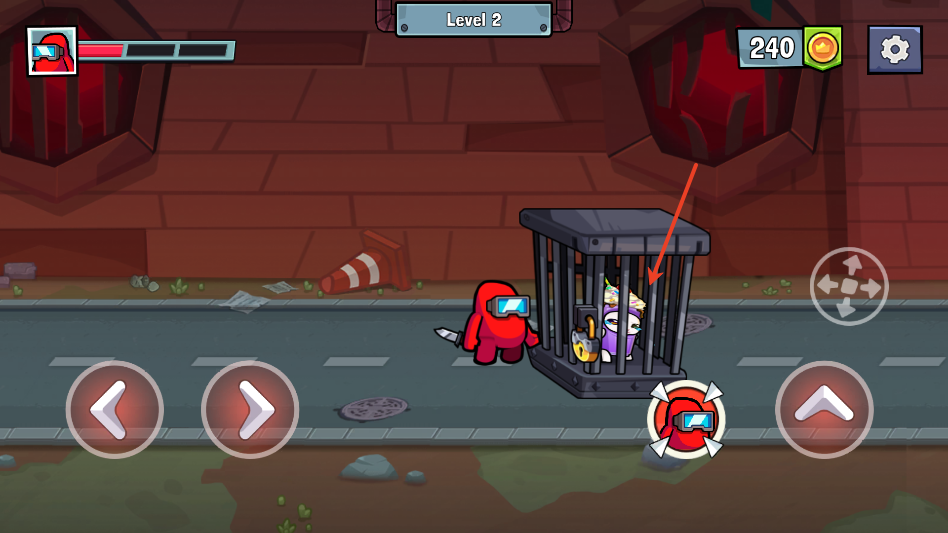Tap the four-arrow directional button

[x=848, y=286]
